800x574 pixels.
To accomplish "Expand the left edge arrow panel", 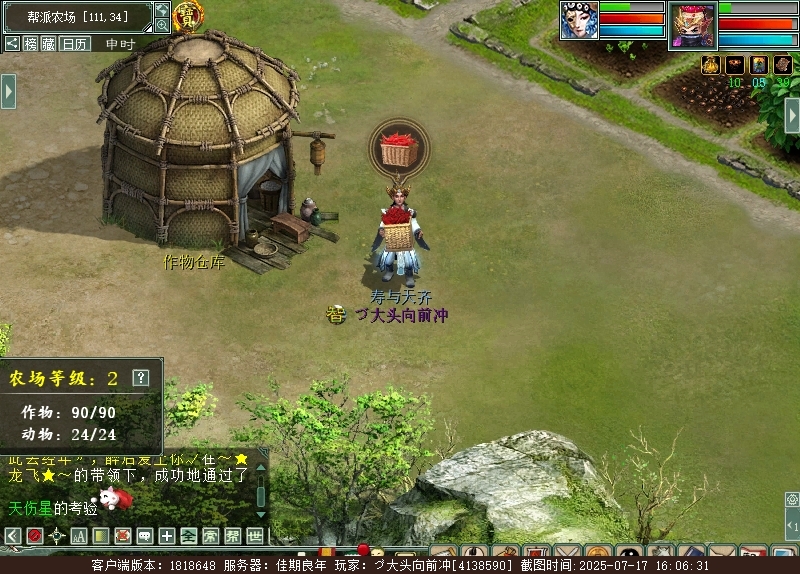I will (8, 91).
